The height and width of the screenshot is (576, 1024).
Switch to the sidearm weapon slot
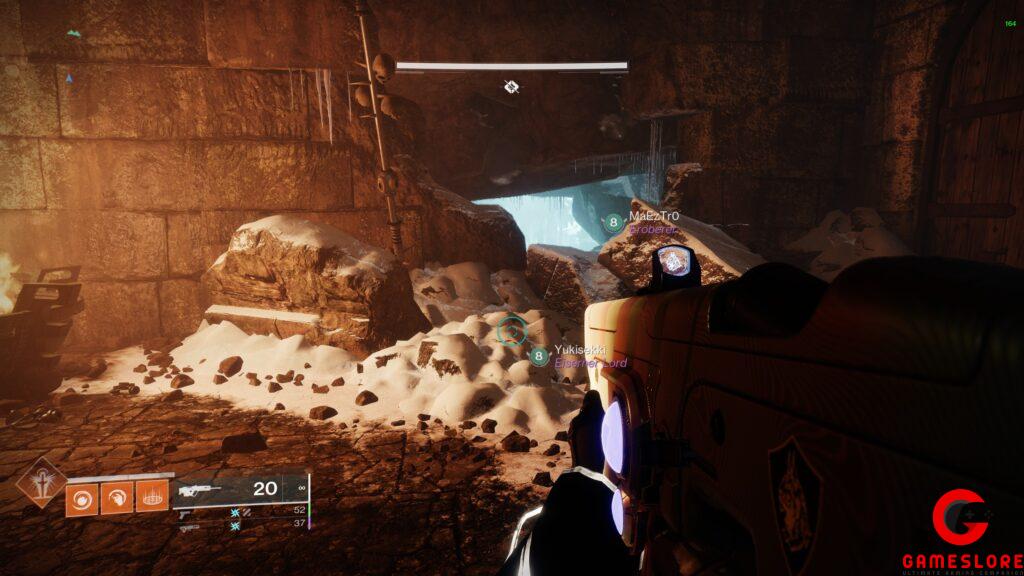[187, 514]
